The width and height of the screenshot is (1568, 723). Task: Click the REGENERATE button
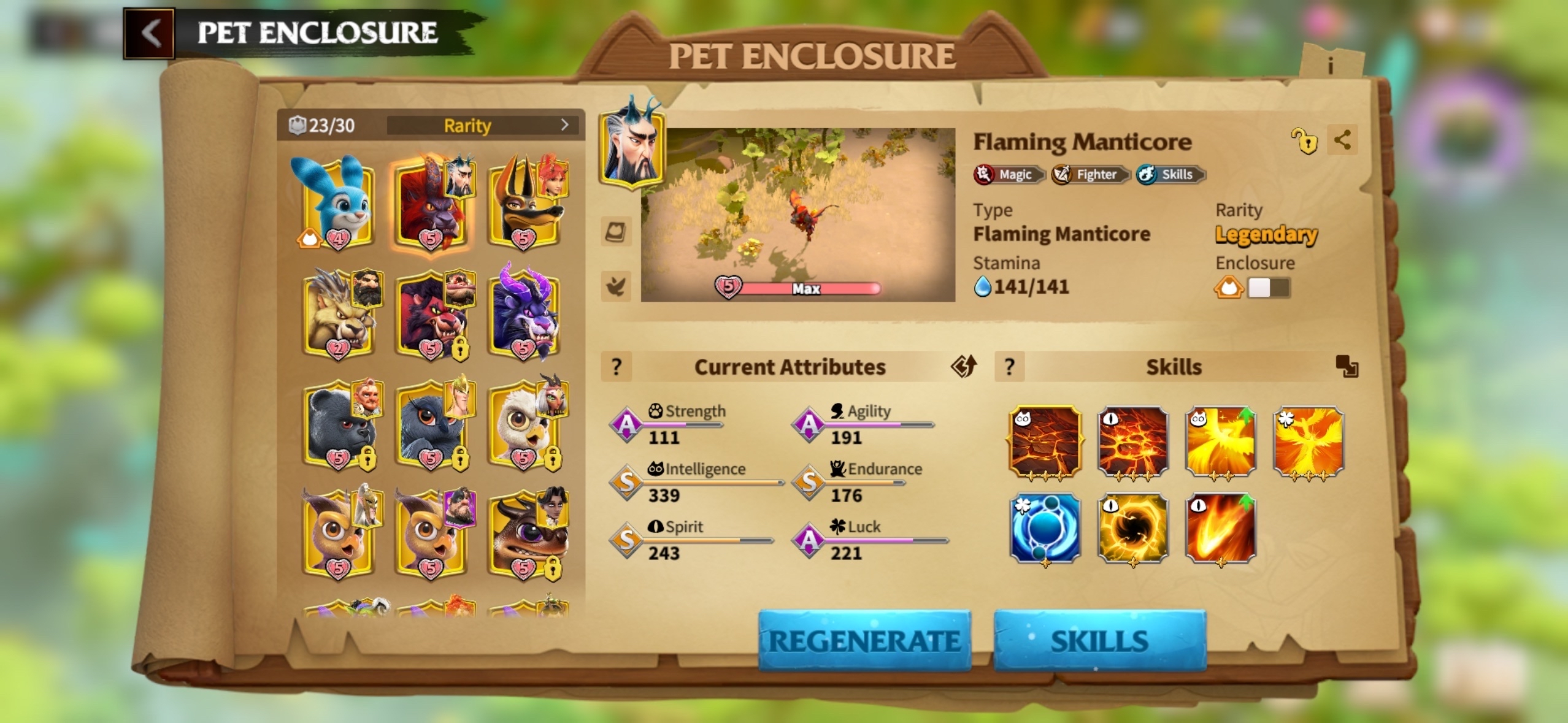click(864, 641)
